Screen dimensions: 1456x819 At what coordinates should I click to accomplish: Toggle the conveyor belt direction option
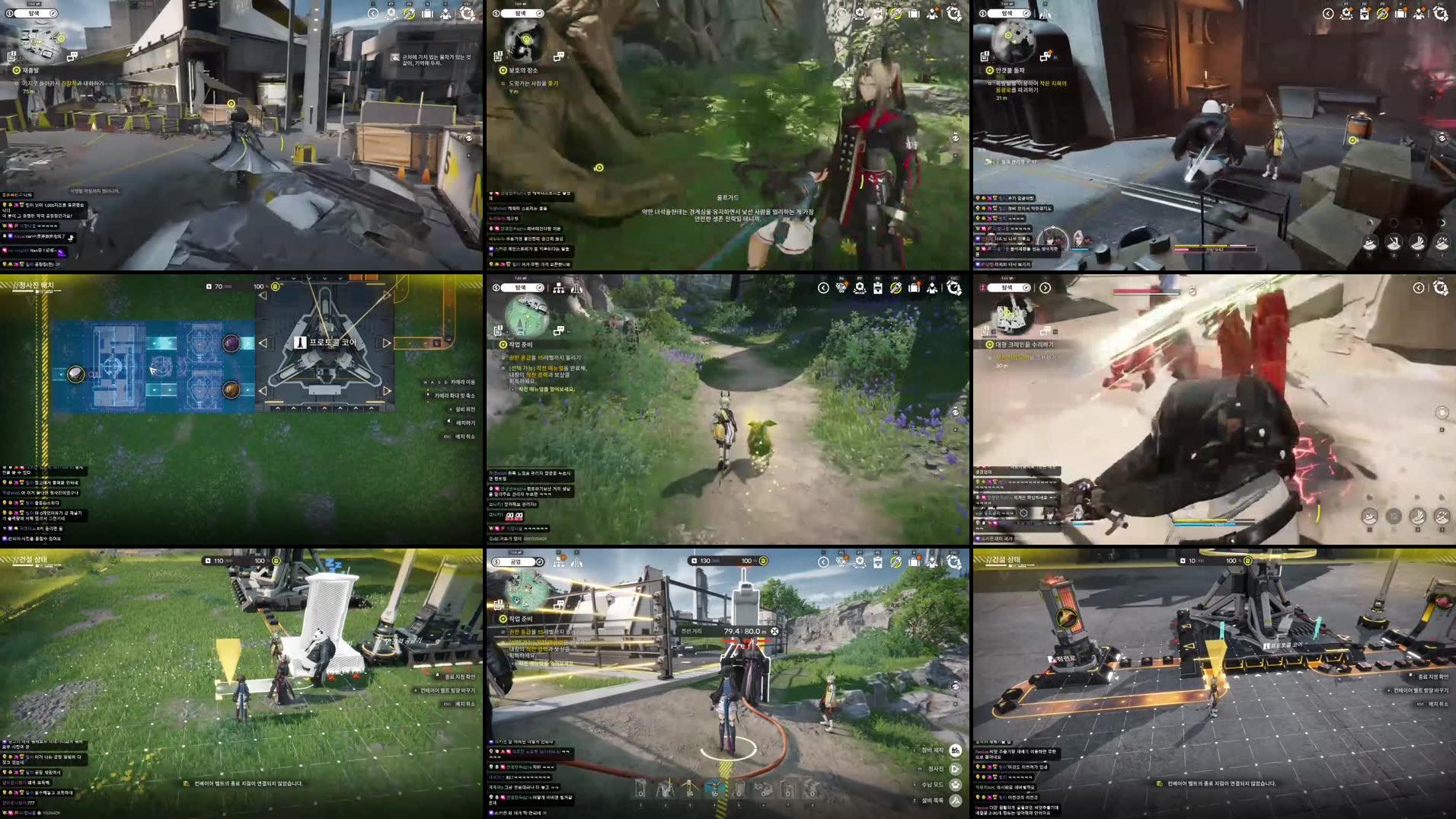(448, 690)
